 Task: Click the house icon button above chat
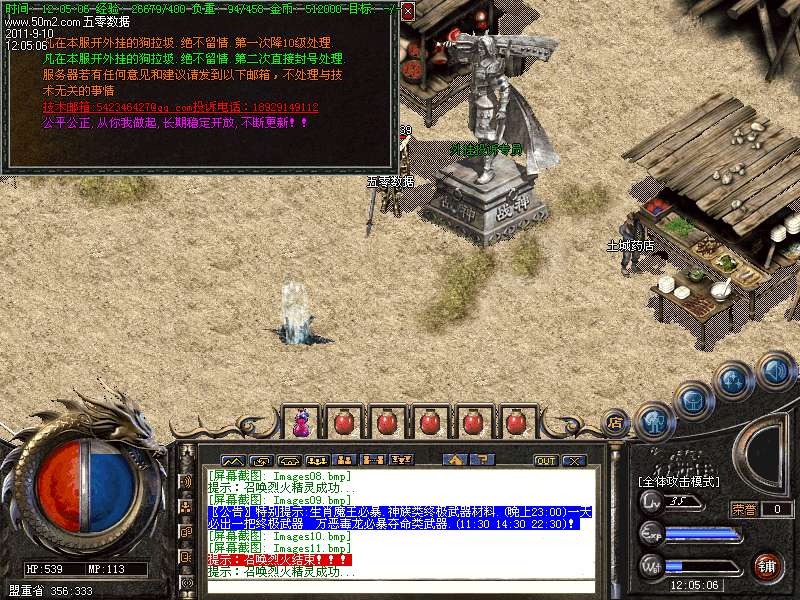click(x=455, y=461)
